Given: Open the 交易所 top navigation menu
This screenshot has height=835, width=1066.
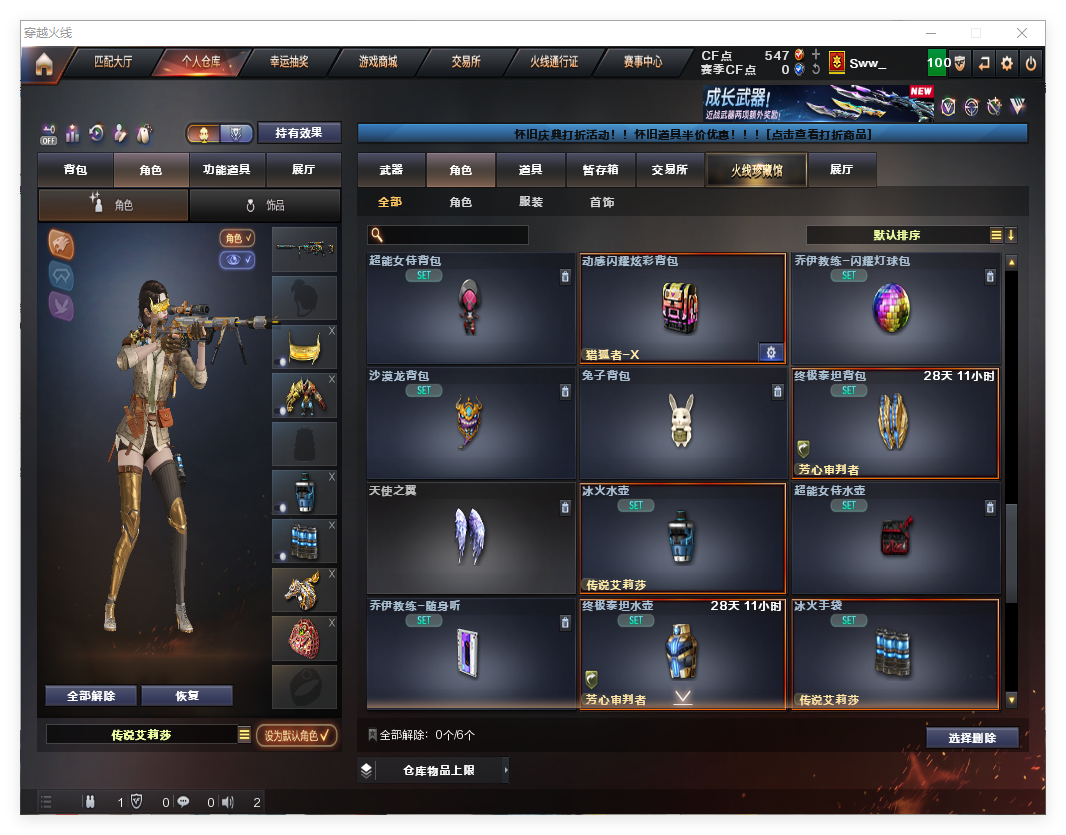Looking at the screenshot, I should click(465, 62).
